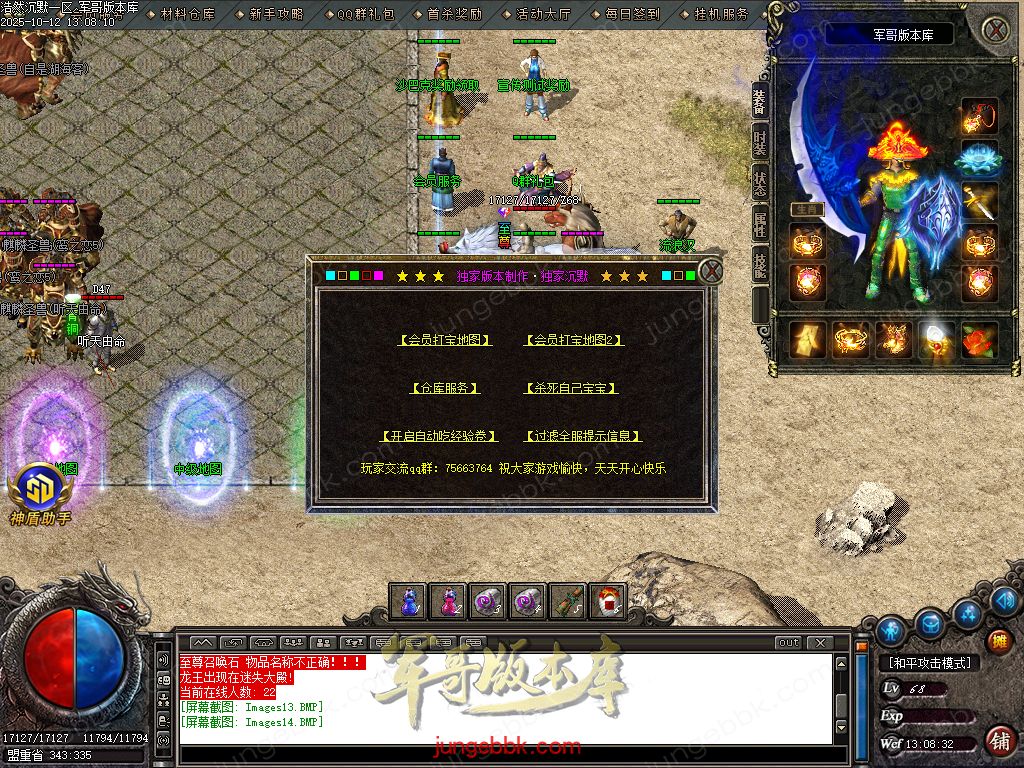
Task: Switch to the 时装 costume tab
Action: [x=761, y=142]
